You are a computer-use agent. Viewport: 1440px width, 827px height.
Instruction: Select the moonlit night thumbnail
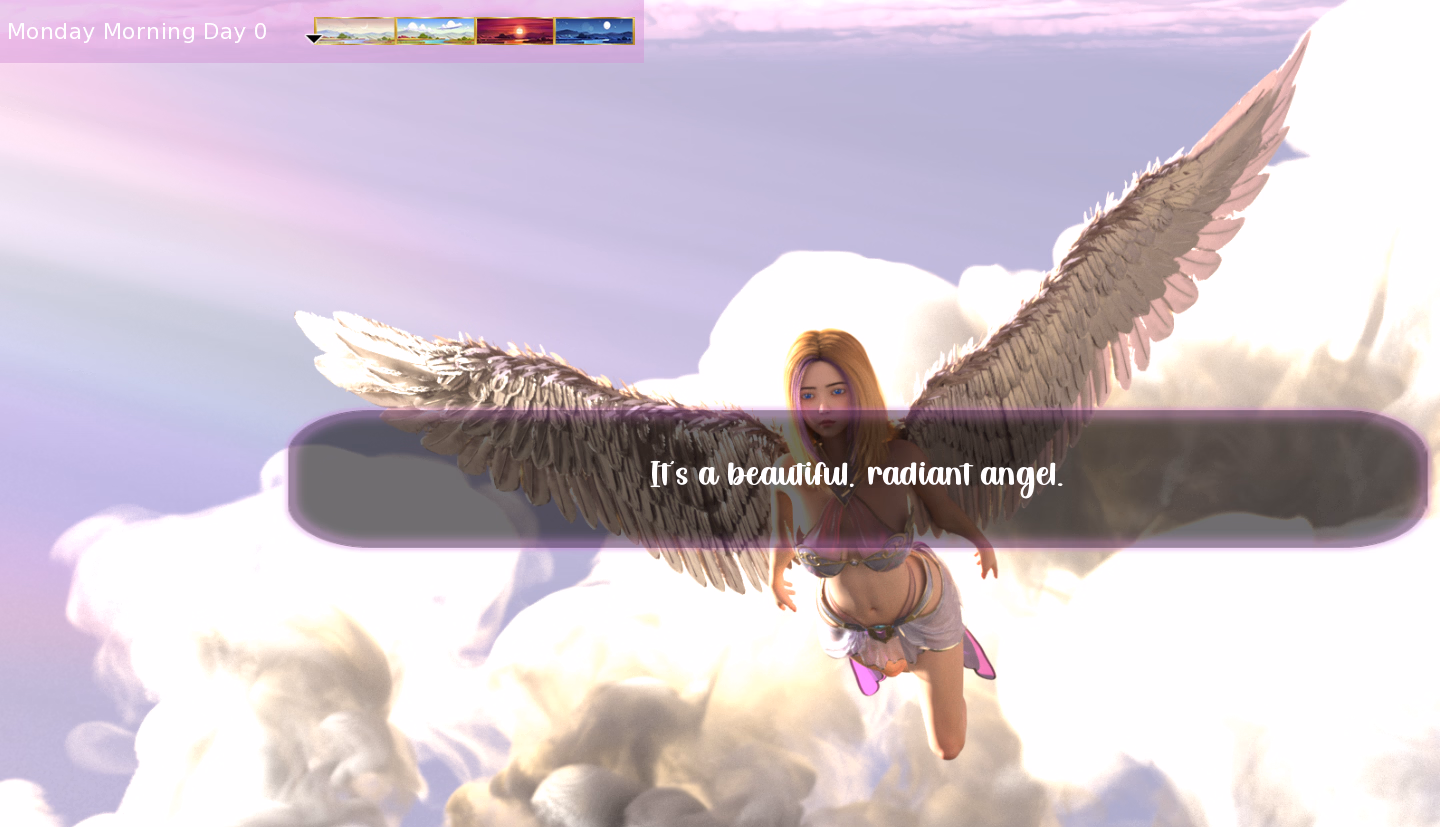click(594, 31)
